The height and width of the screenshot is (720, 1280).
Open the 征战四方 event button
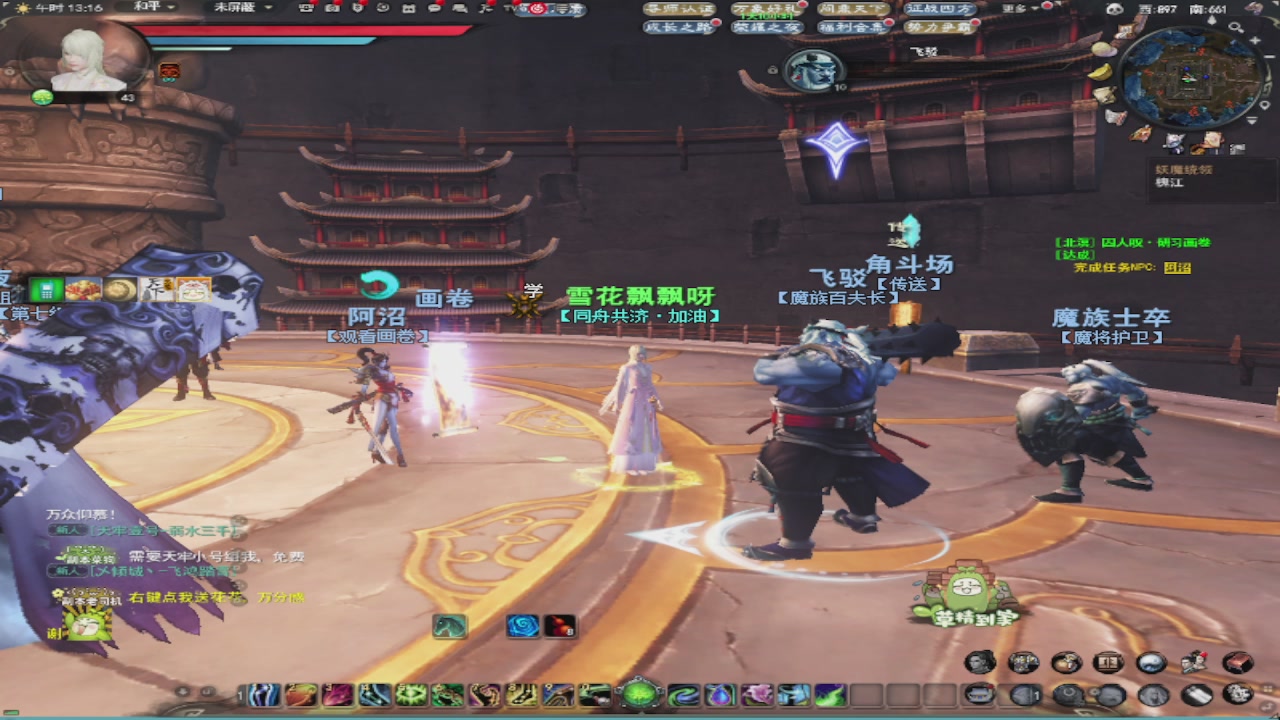tap(938, 9)
